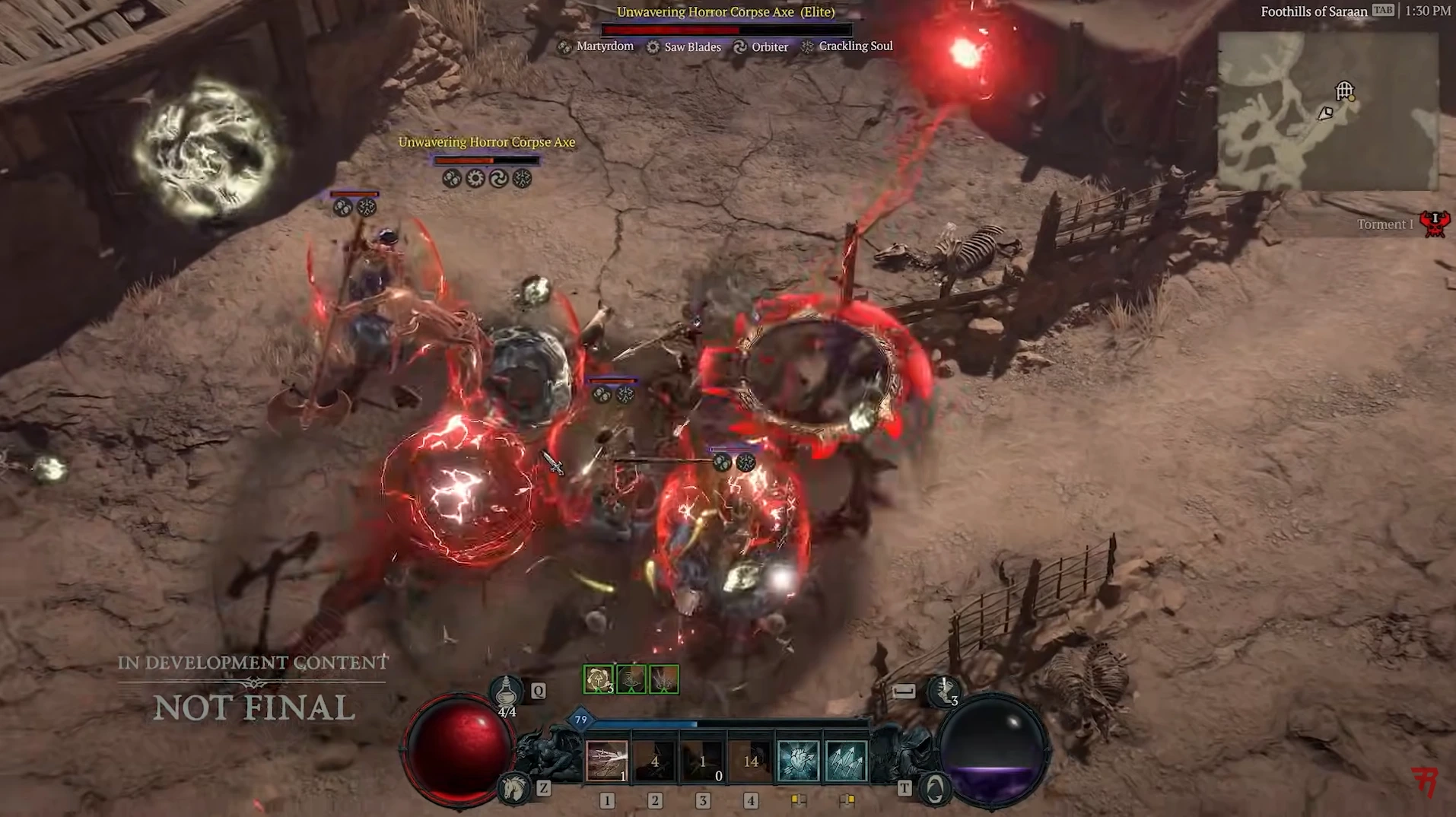Screen dimensions: 1456x817
Task: Click the Crackling Soul affix label
Action: (855, 46)
